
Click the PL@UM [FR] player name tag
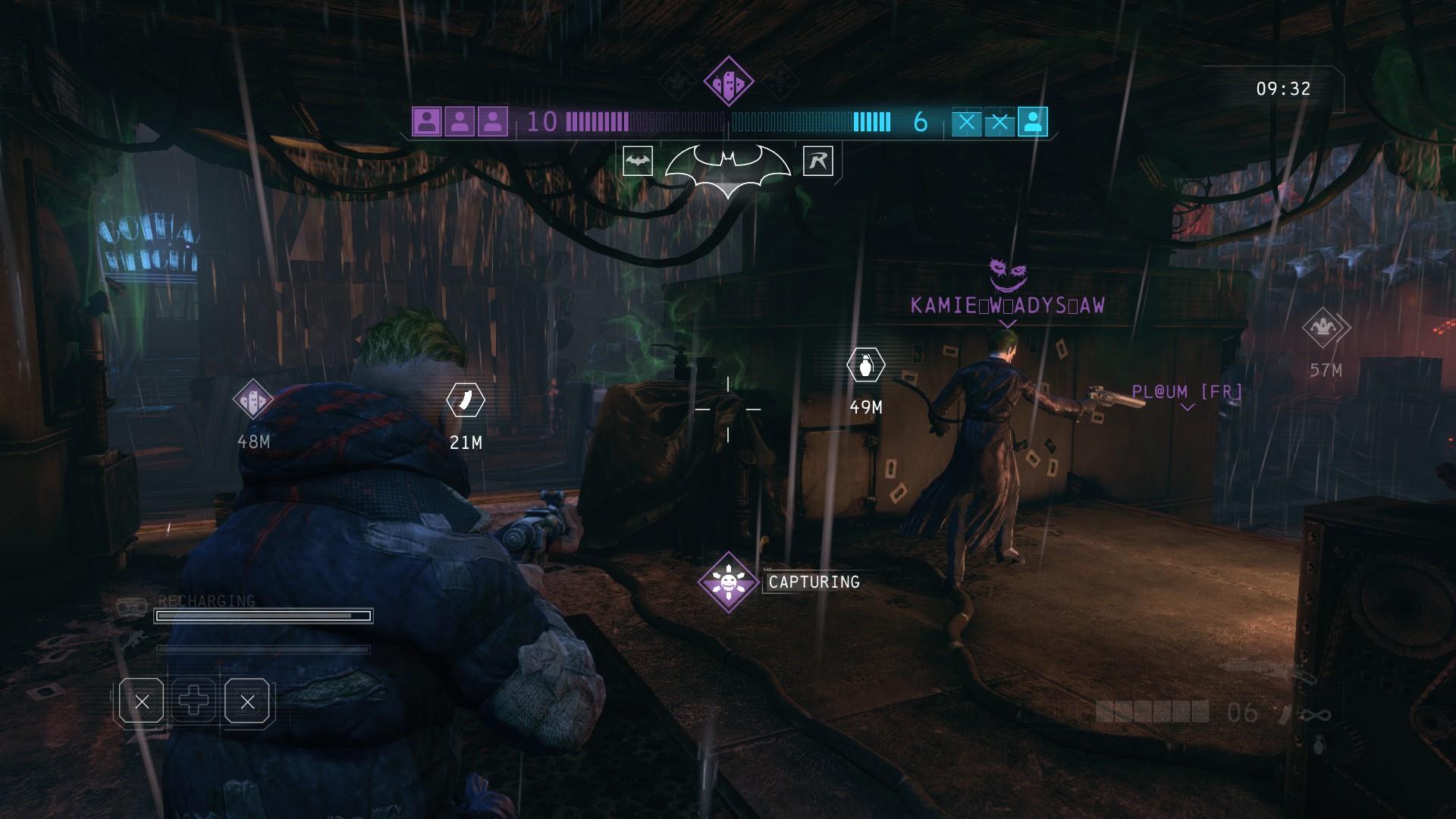pos(1187,392)
